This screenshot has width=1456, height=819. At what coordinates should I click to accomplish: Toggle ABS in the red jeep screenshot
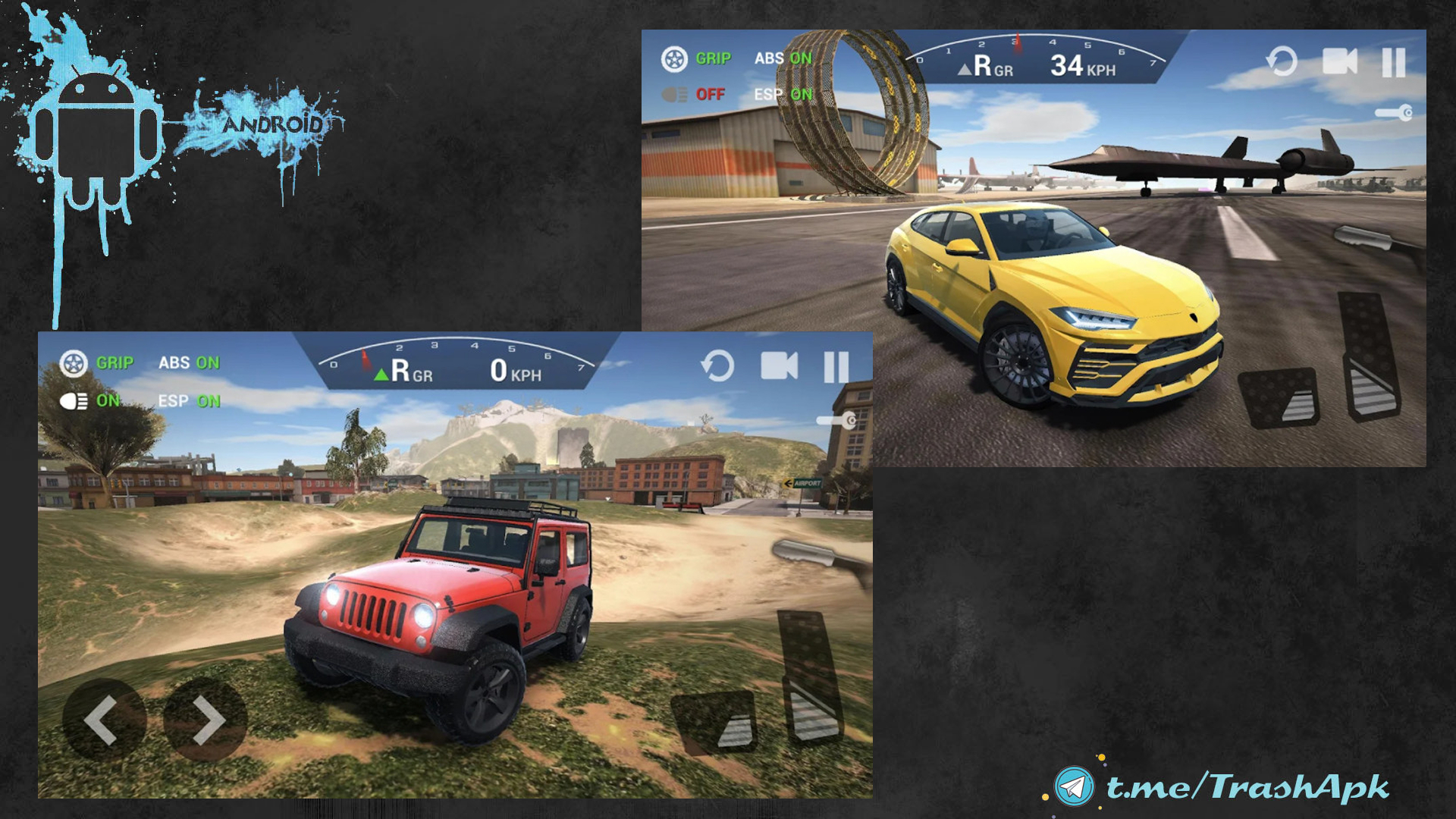pos(189,362)
